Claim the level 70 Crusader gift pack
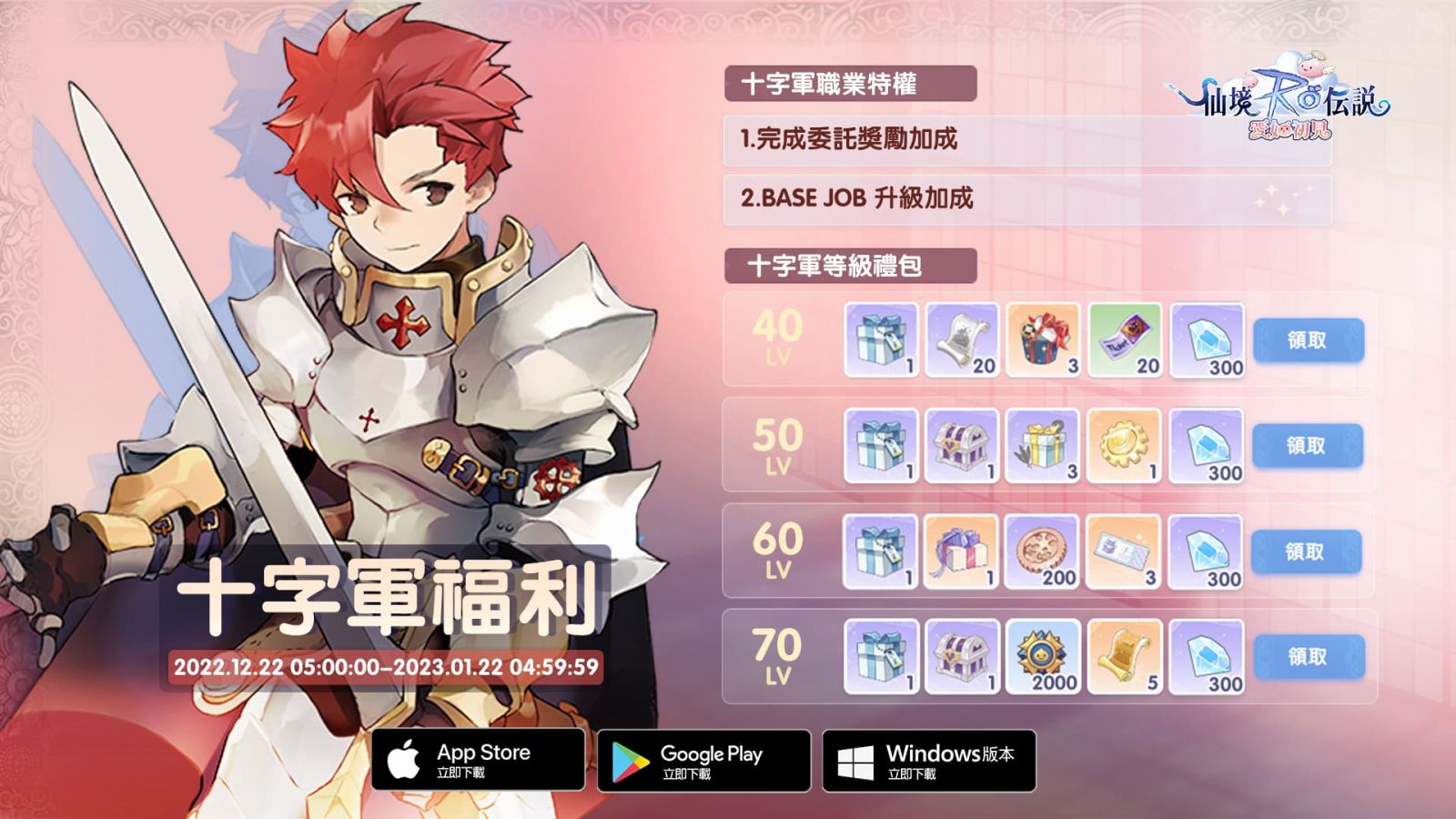Viewport: 1456px width, 819px height. (1308, 656)
